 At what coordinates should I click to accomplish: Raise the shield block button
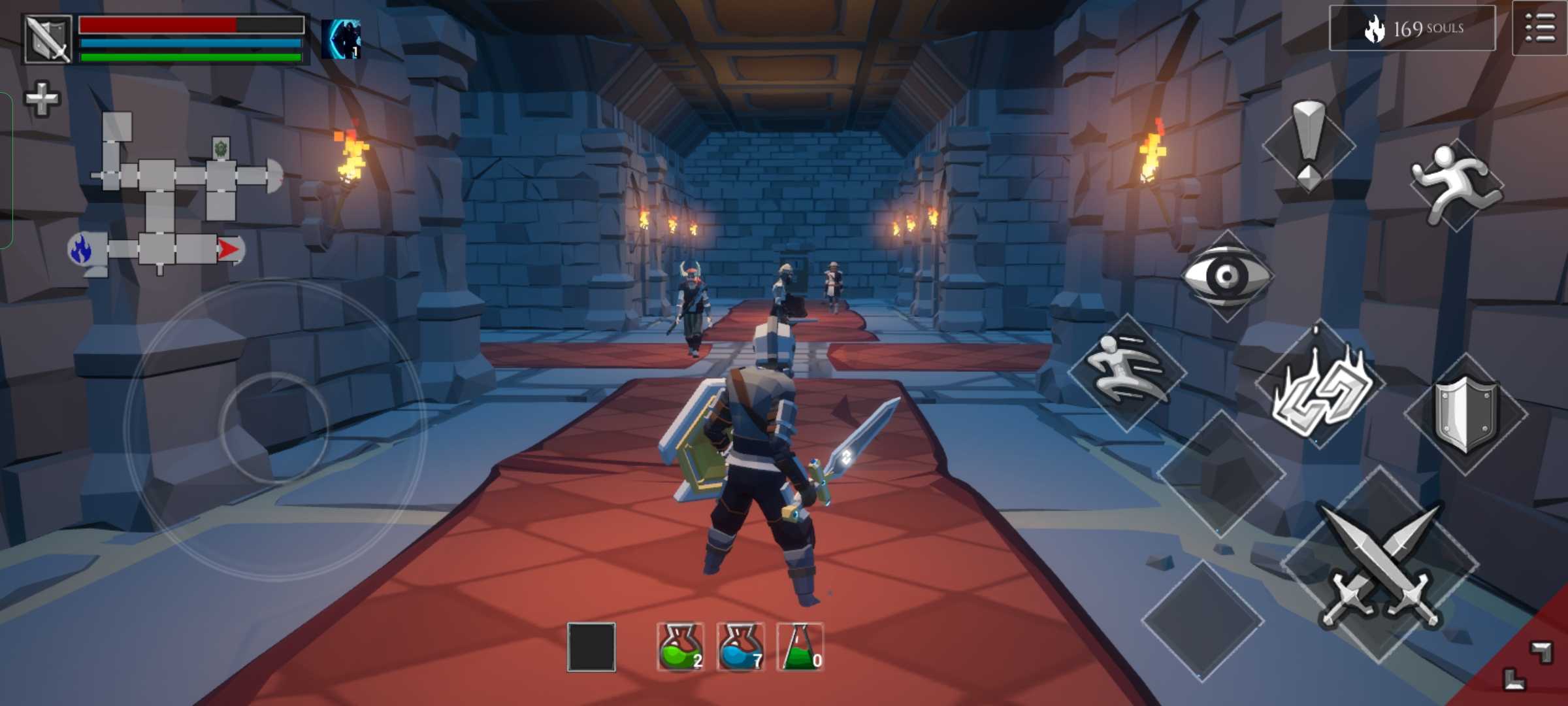point(1465,414)
